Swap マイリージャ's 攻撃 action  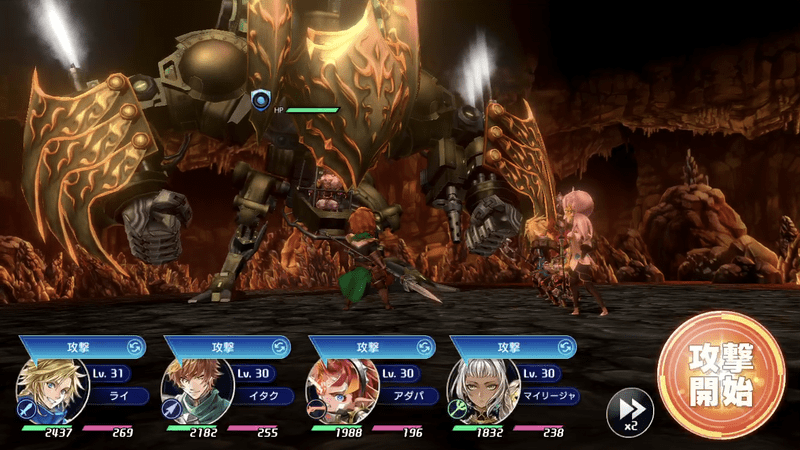coord(566,347)
